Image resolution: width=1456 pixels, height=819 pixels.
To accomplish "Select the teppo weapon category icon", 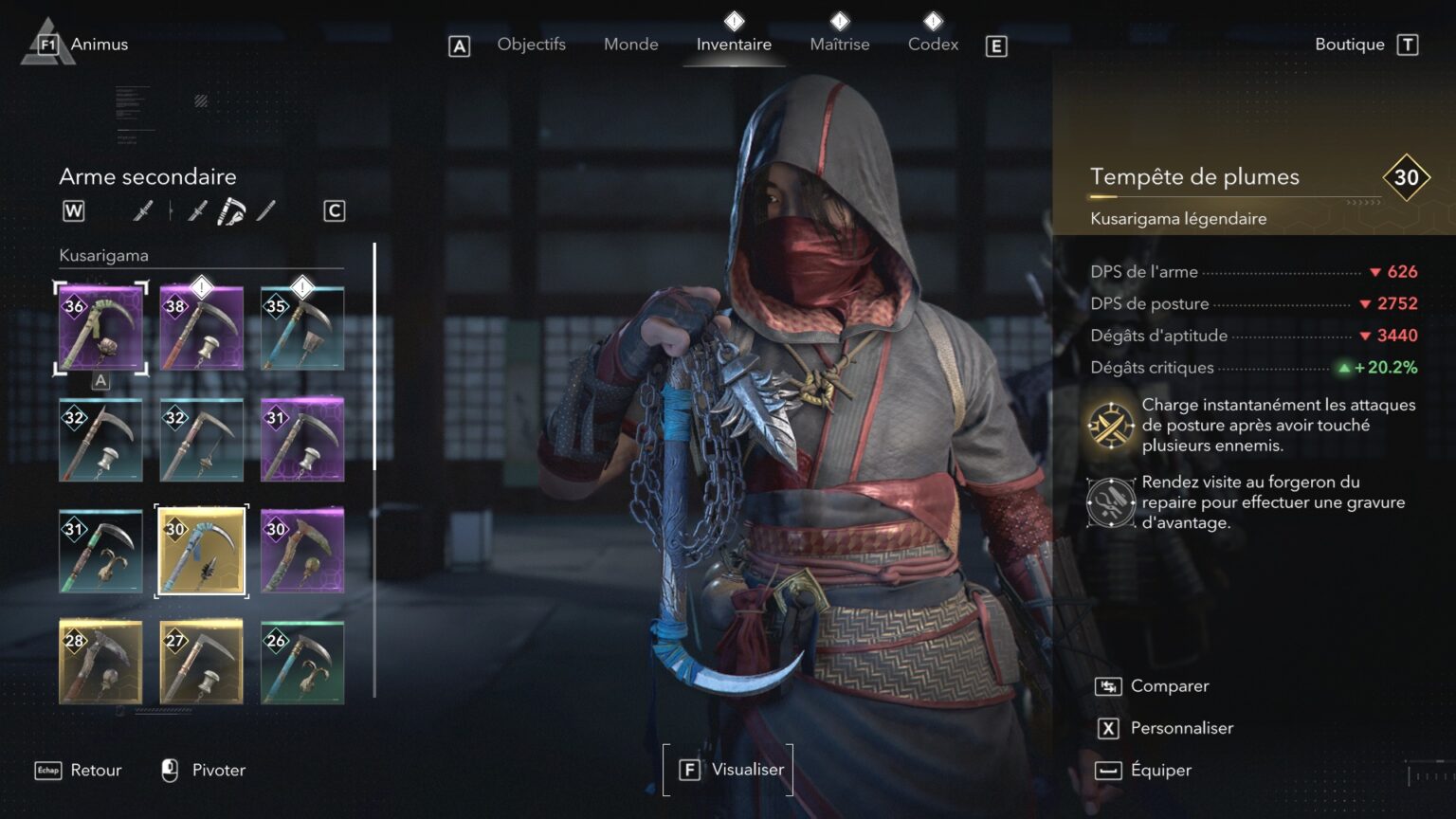I will pos(197,209).
